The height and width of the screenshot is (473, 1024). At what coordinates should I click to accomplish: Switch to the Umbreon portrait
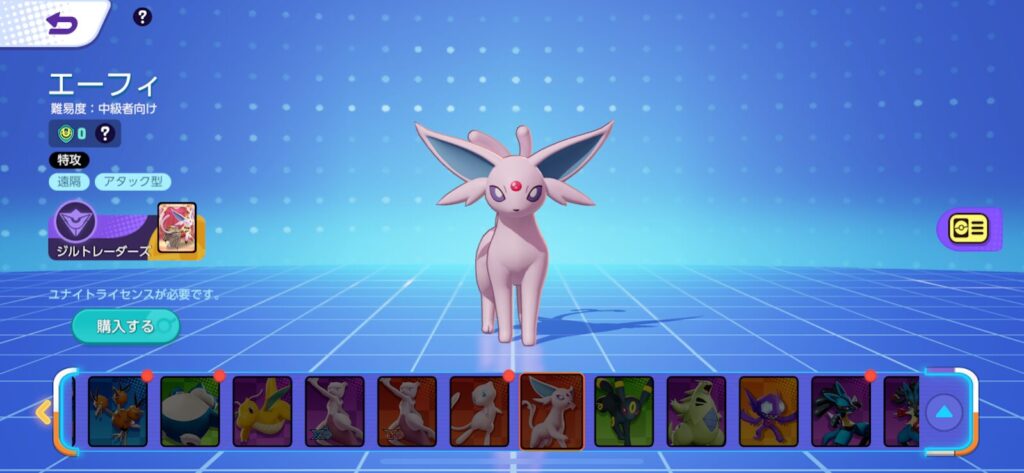click(624, 411)
